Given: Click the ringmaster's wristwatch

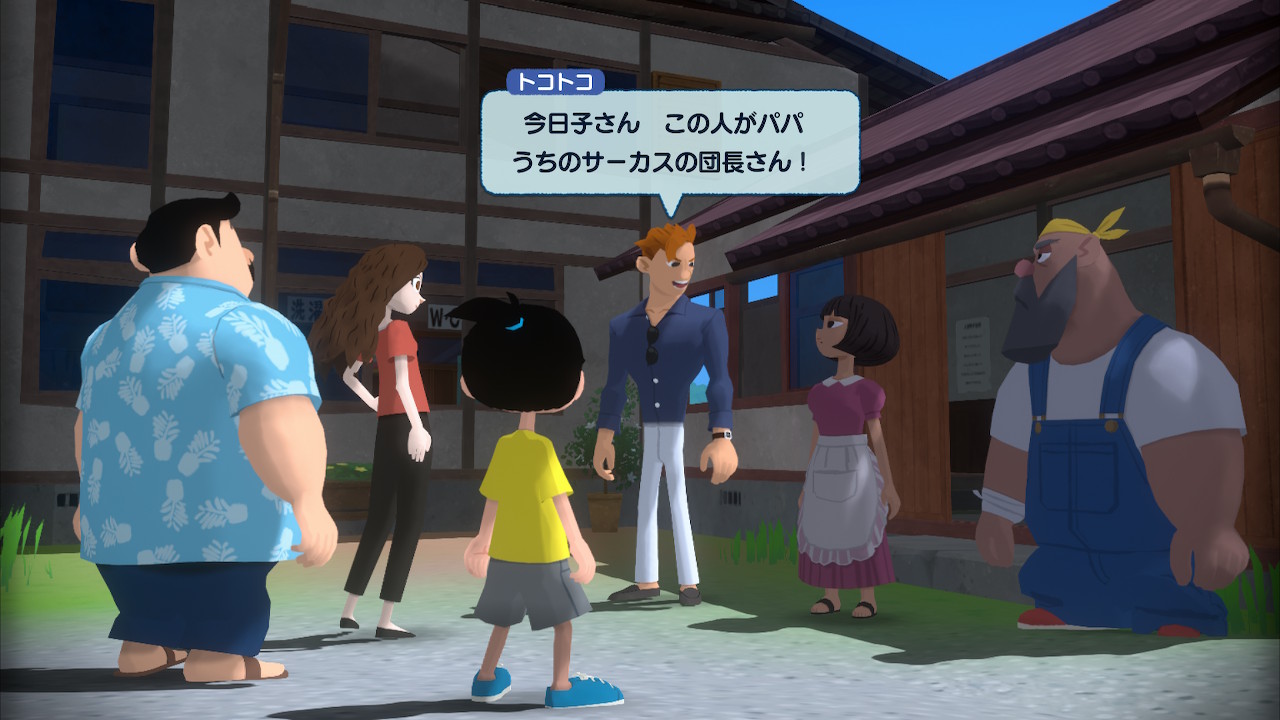Looking at the screenshot, I should 722,436.
